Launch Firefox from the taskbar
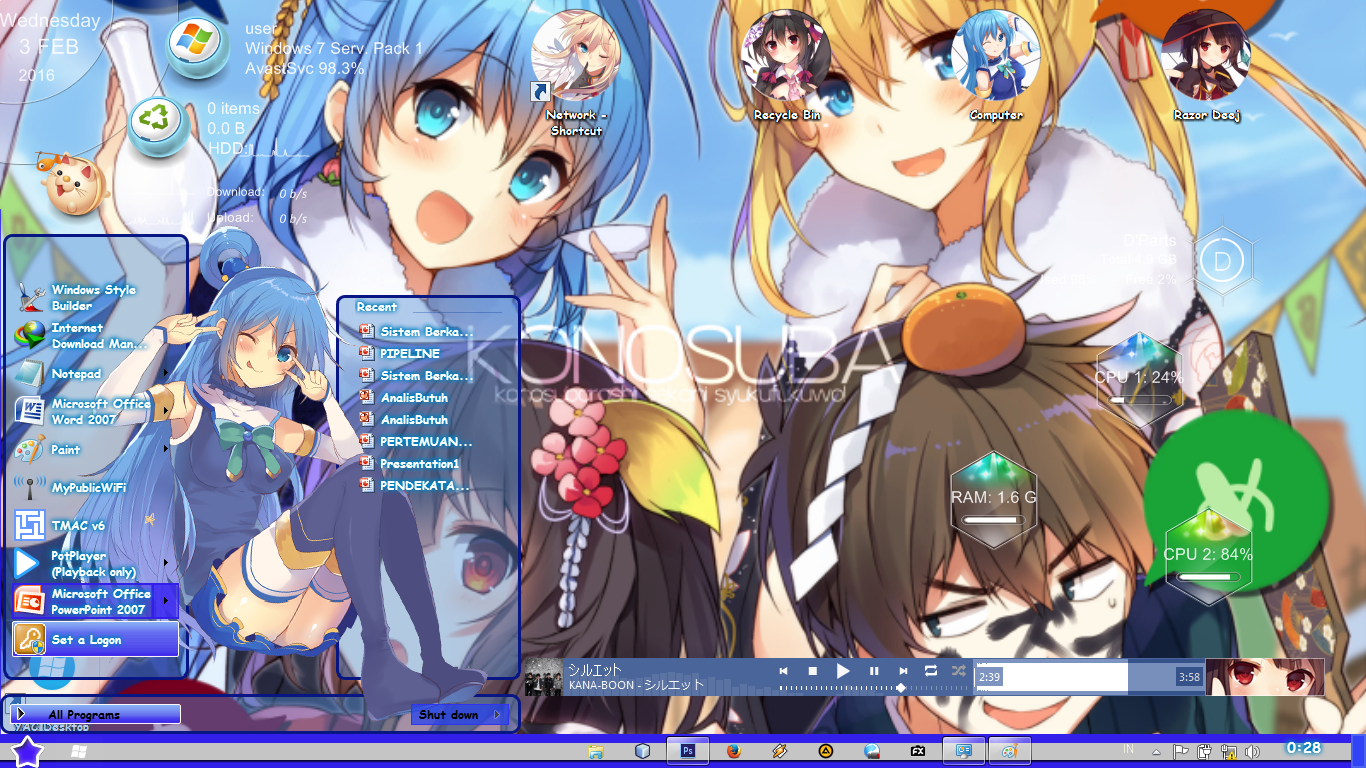Viewport: 1366px width, 768px height. tap(732, 751)
